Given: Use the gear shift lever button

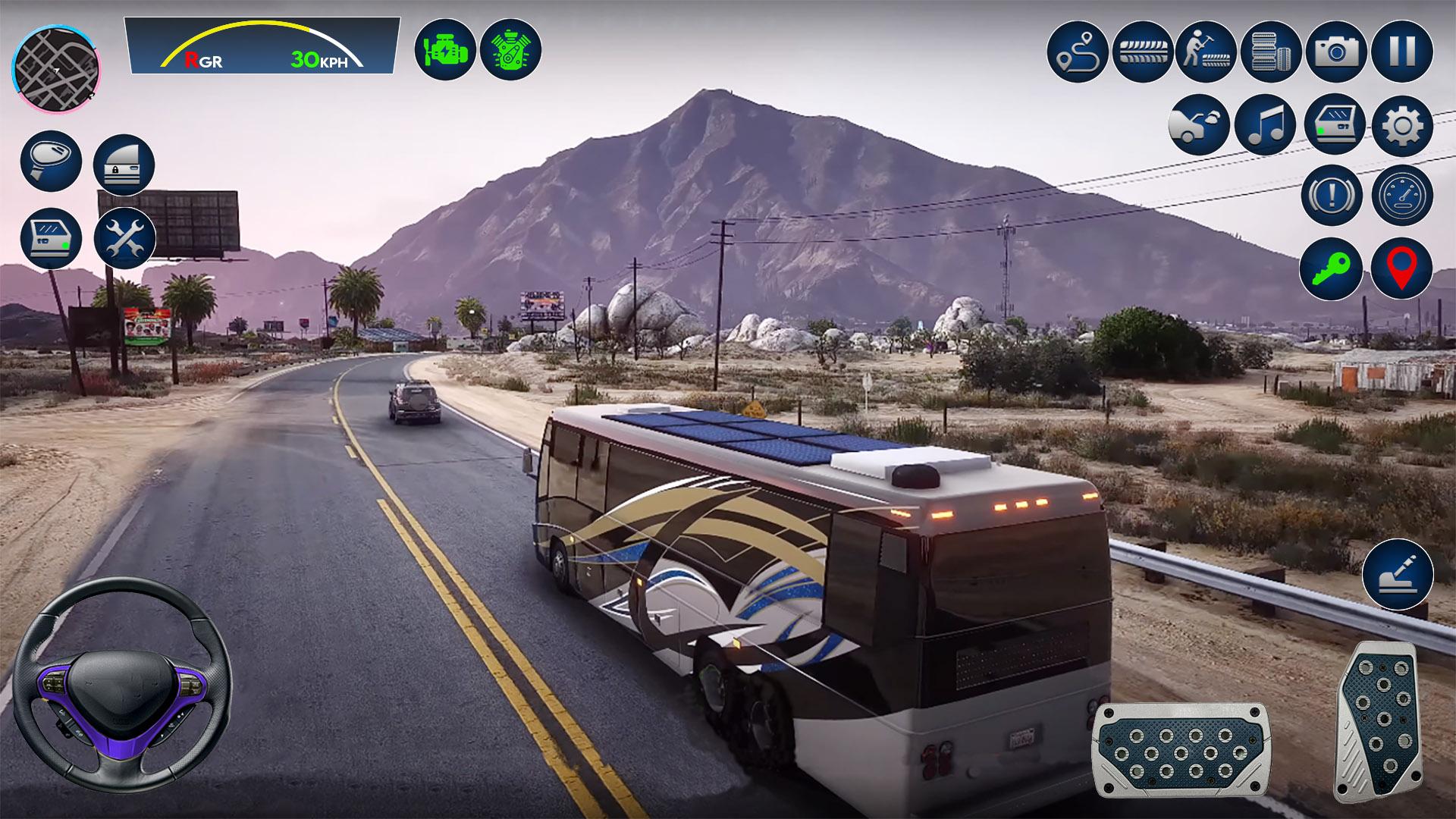Looking at the screenshot, I should [1397, 575].
